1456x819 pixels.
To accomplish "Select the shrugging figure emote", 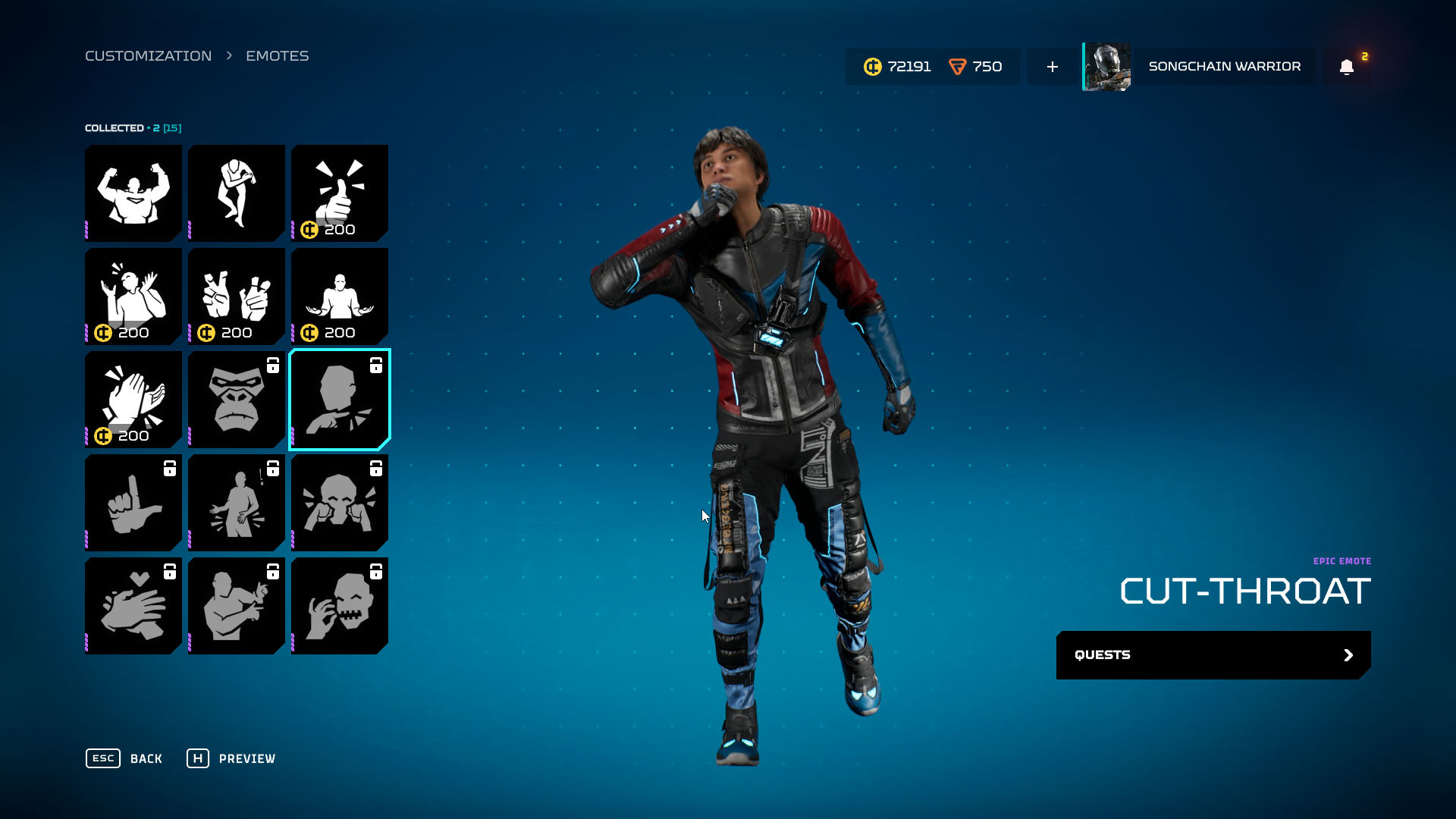I will (340, 297).
